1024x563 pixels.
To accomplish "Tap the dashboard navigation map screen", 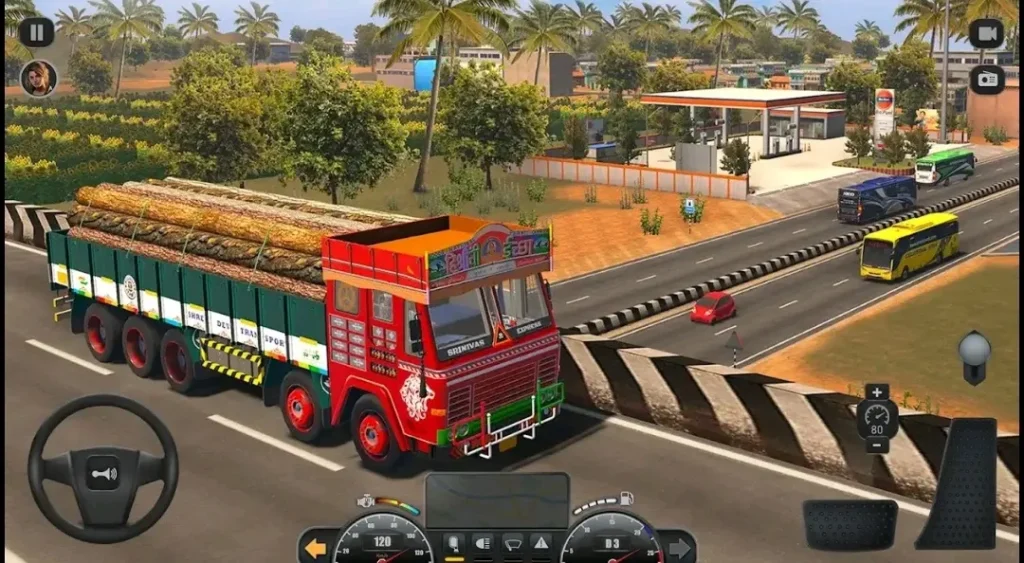I will [497, 500].
